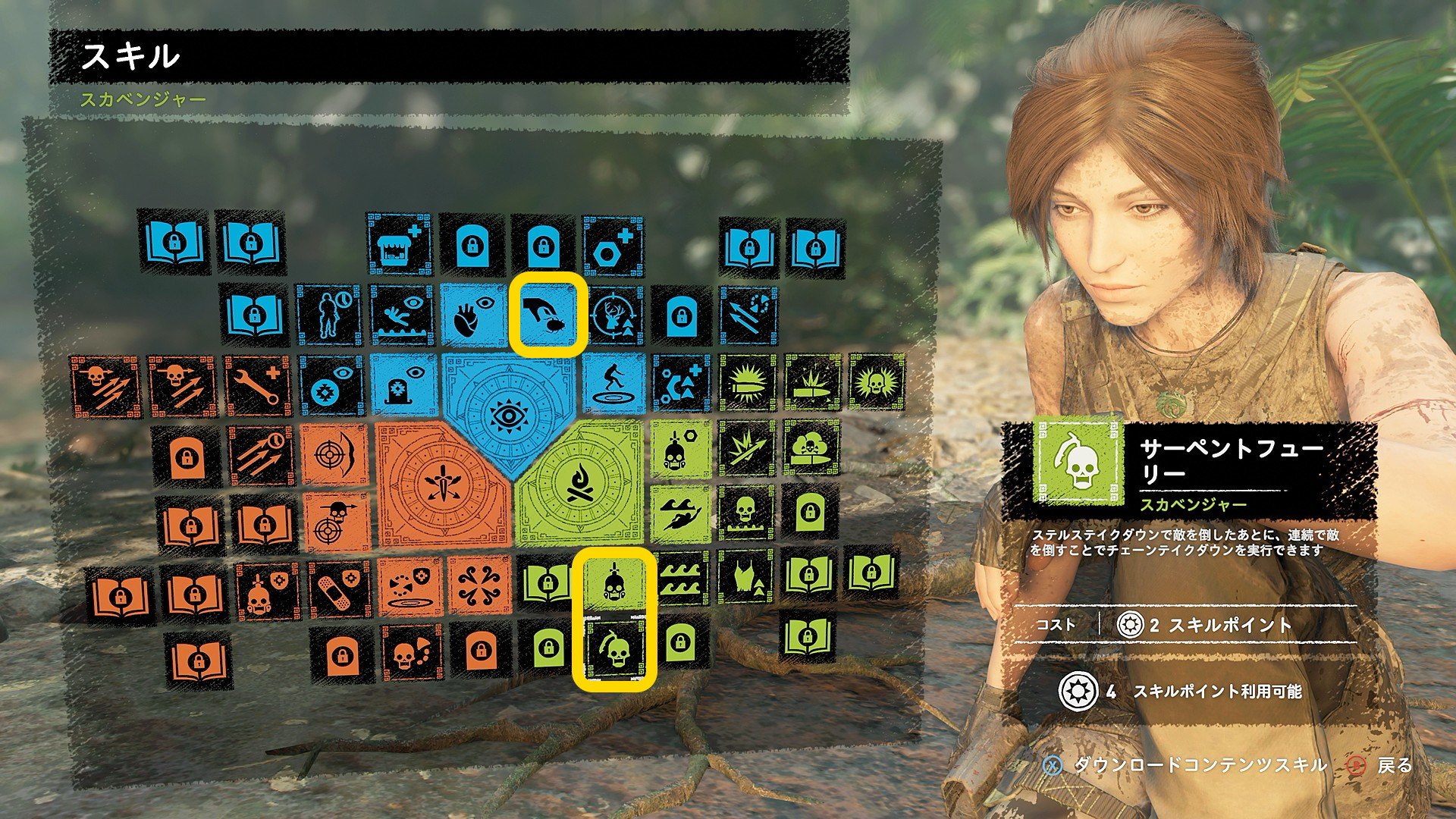Pick the orange skull with mushroom skill

coord(410,652)
